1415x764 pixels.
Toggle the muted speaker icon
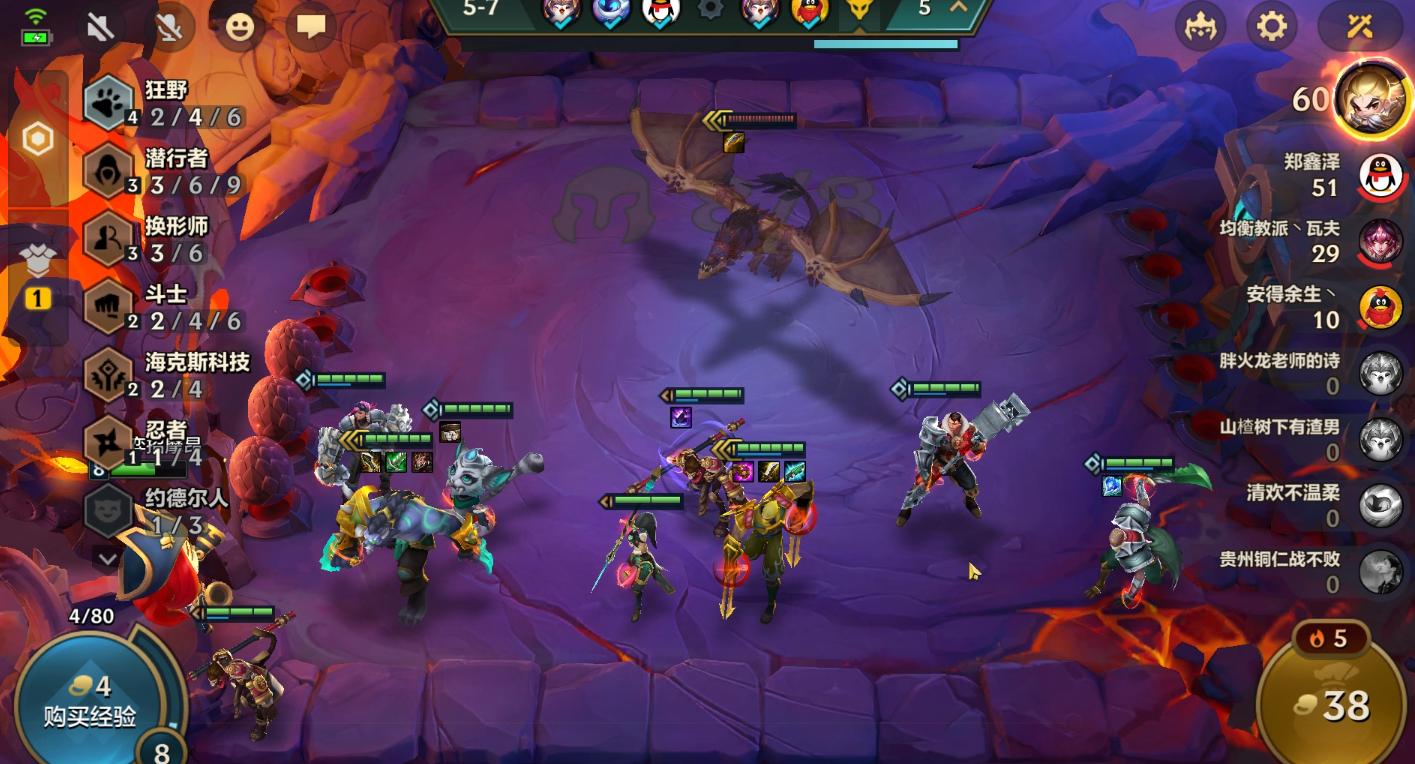pos(100,27)
